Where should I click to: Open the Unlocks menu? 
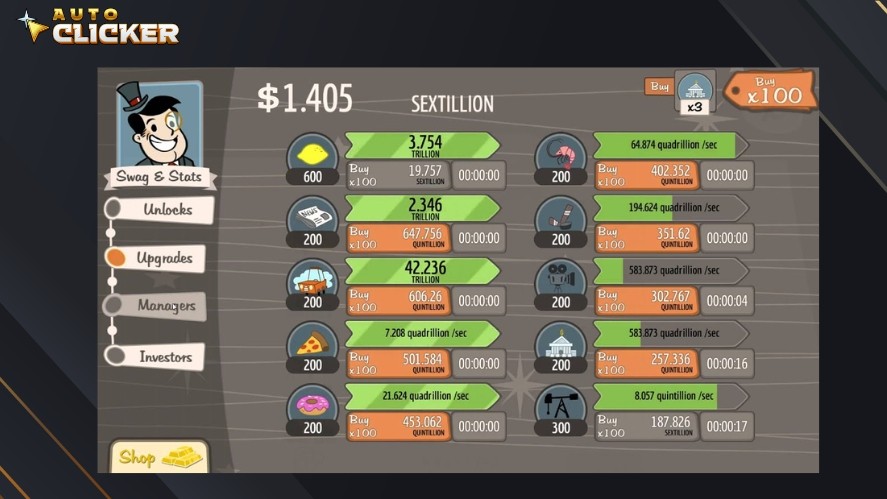click(x=166, y=210)
